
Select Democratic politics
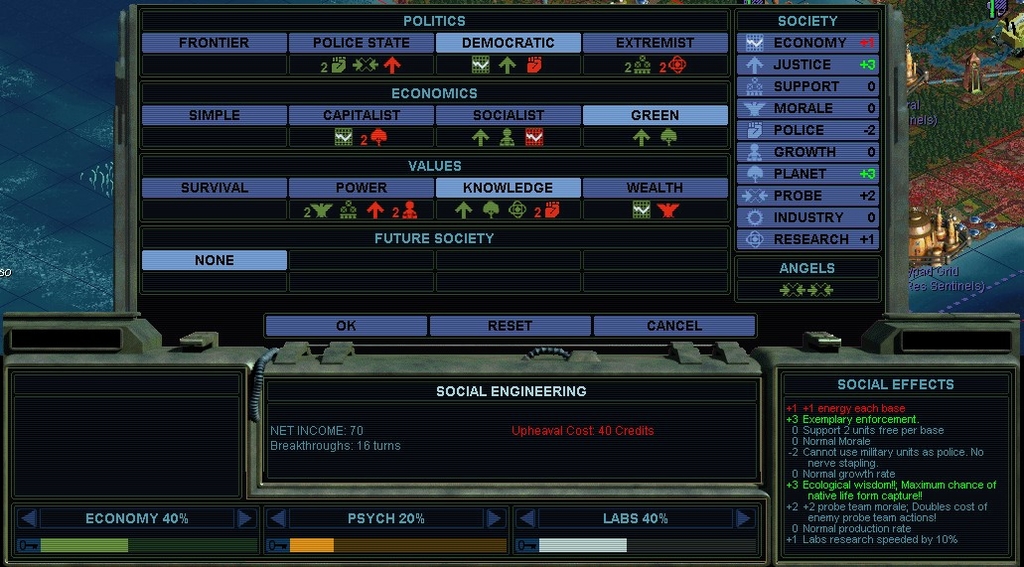pyautogui.click(x=508, y=43)
